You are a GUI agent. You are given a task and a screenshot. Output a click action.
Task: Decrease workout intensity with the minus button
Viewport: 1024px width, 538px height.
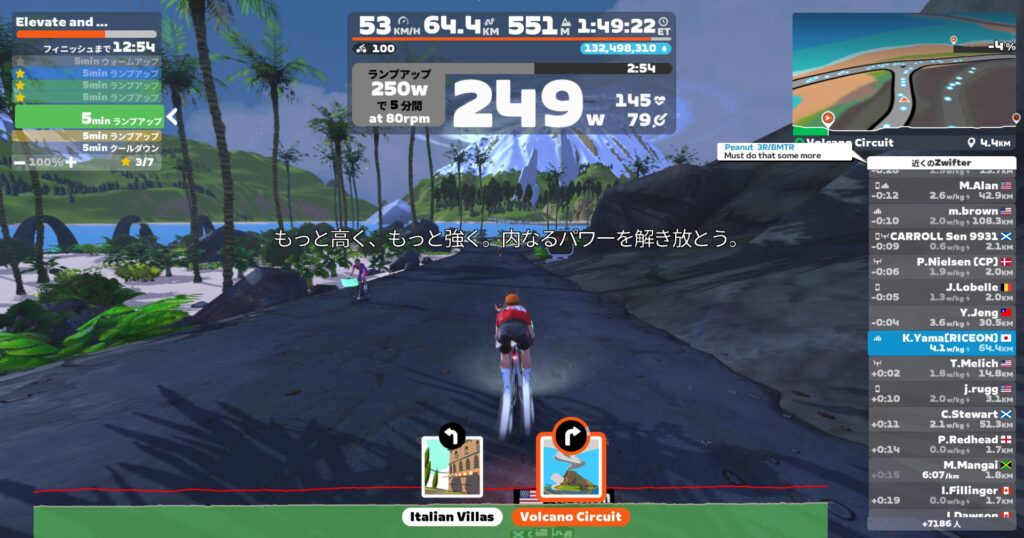pyautogui.click(x=19, y=161)
